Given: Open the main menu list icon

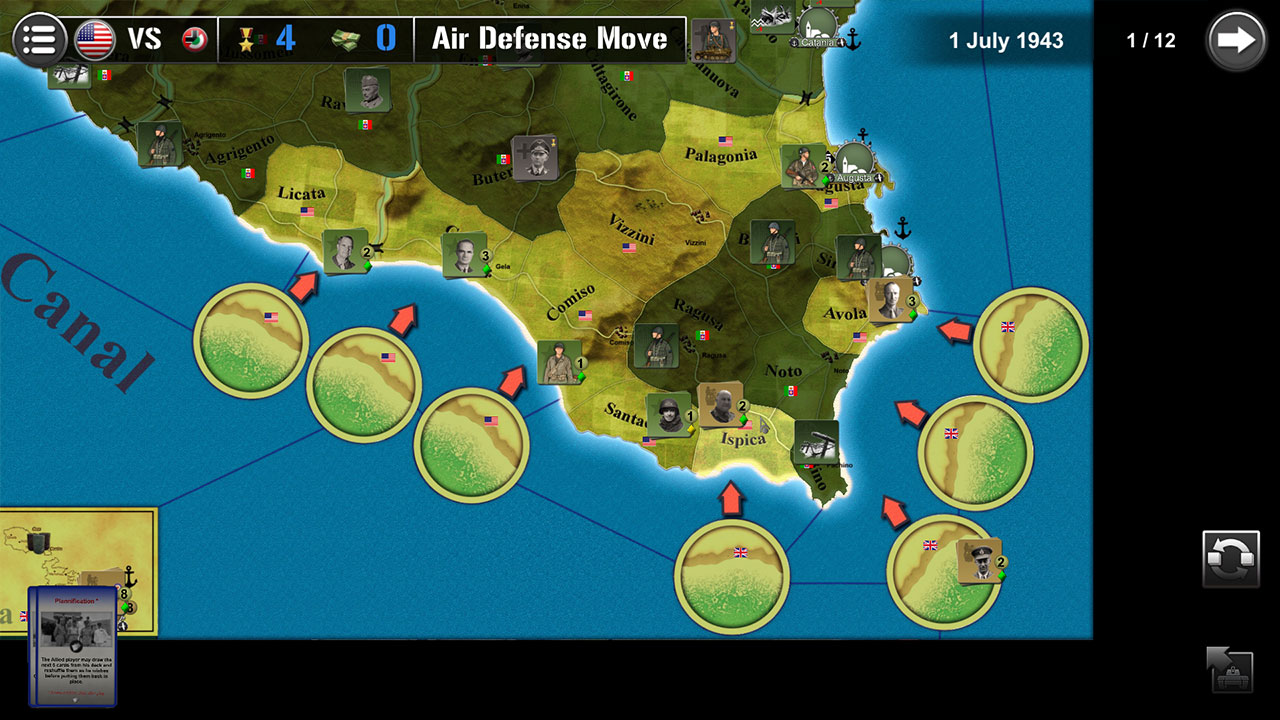Looking at the screenshot, I should click(40, 40).
